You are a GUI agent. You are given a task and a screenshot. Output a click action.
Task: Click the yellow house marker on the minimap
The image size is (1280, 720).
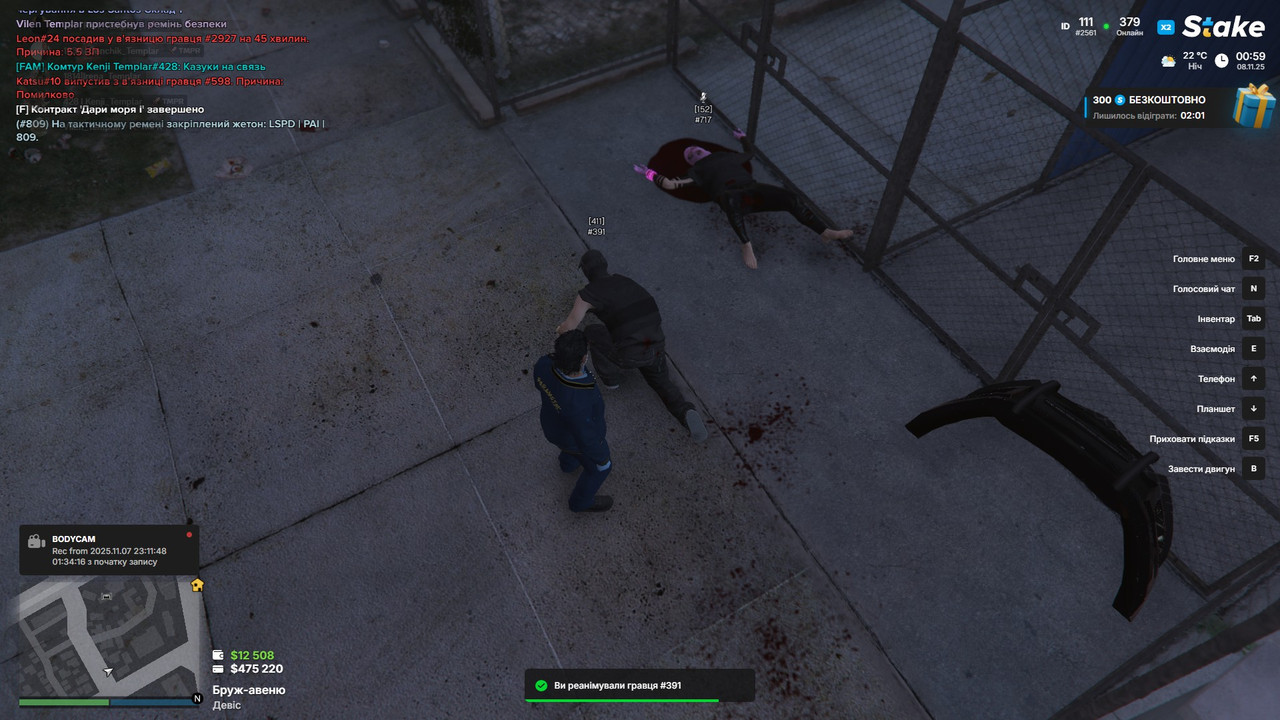coord(197,585)
